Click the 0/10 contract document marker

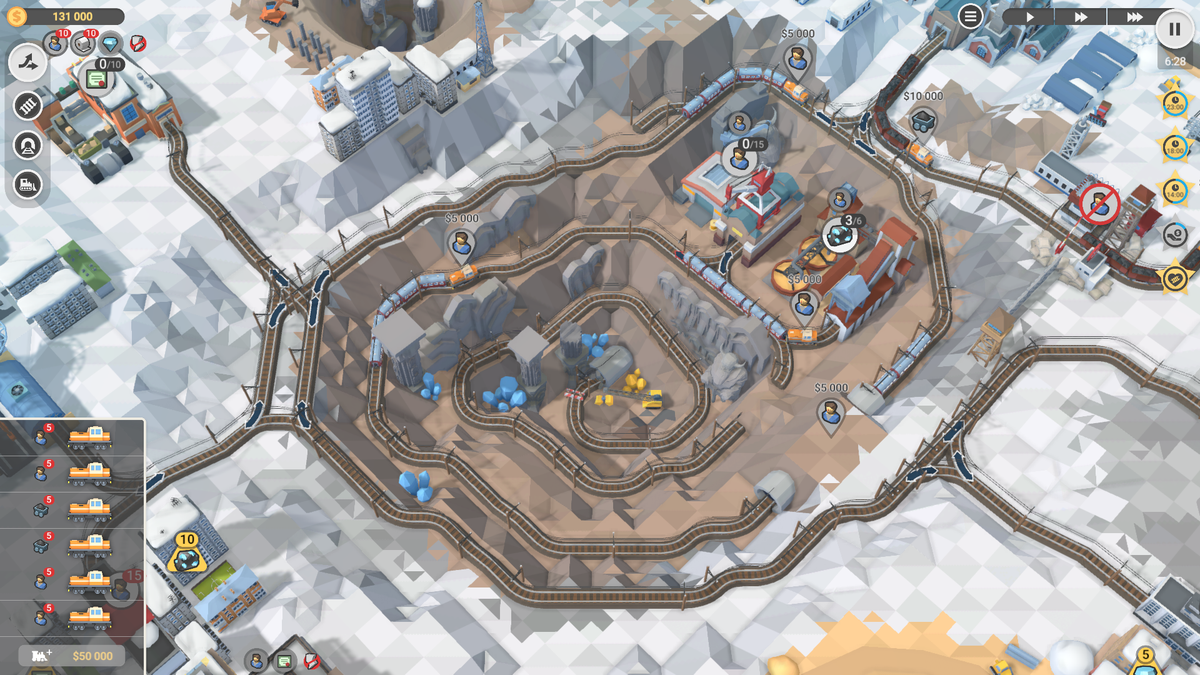pos(97,78)
